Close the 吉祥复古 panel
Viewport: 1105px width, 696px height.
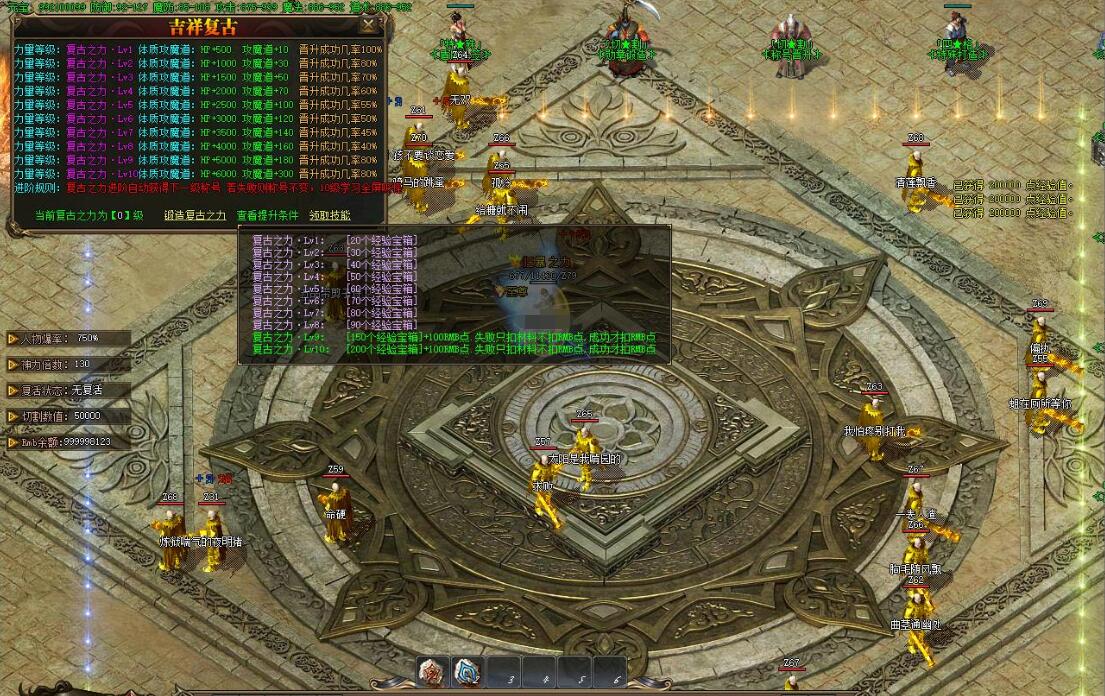370,24
